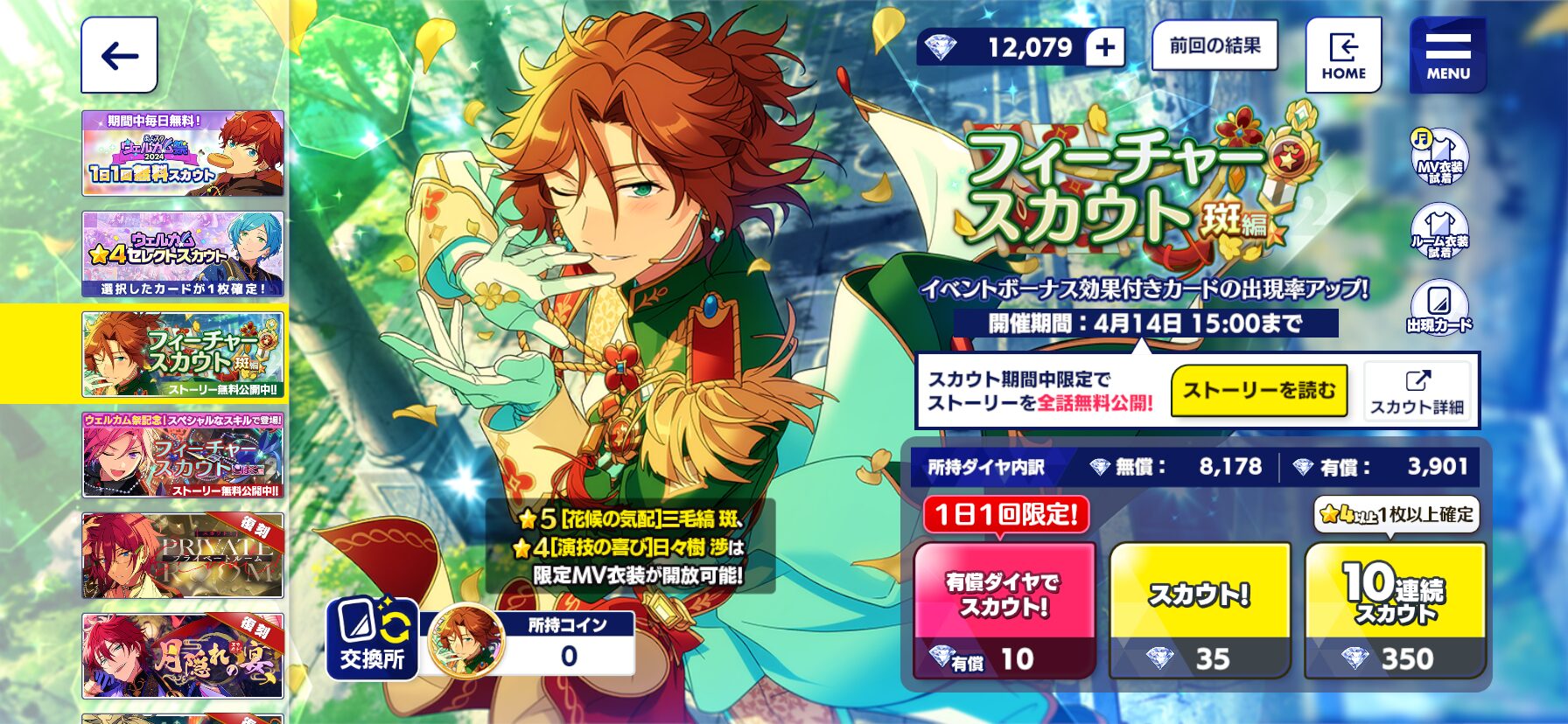Select the PRIVATE ROOM revival banner
The image size is (1568, 724).
click(x=185, y=556)
